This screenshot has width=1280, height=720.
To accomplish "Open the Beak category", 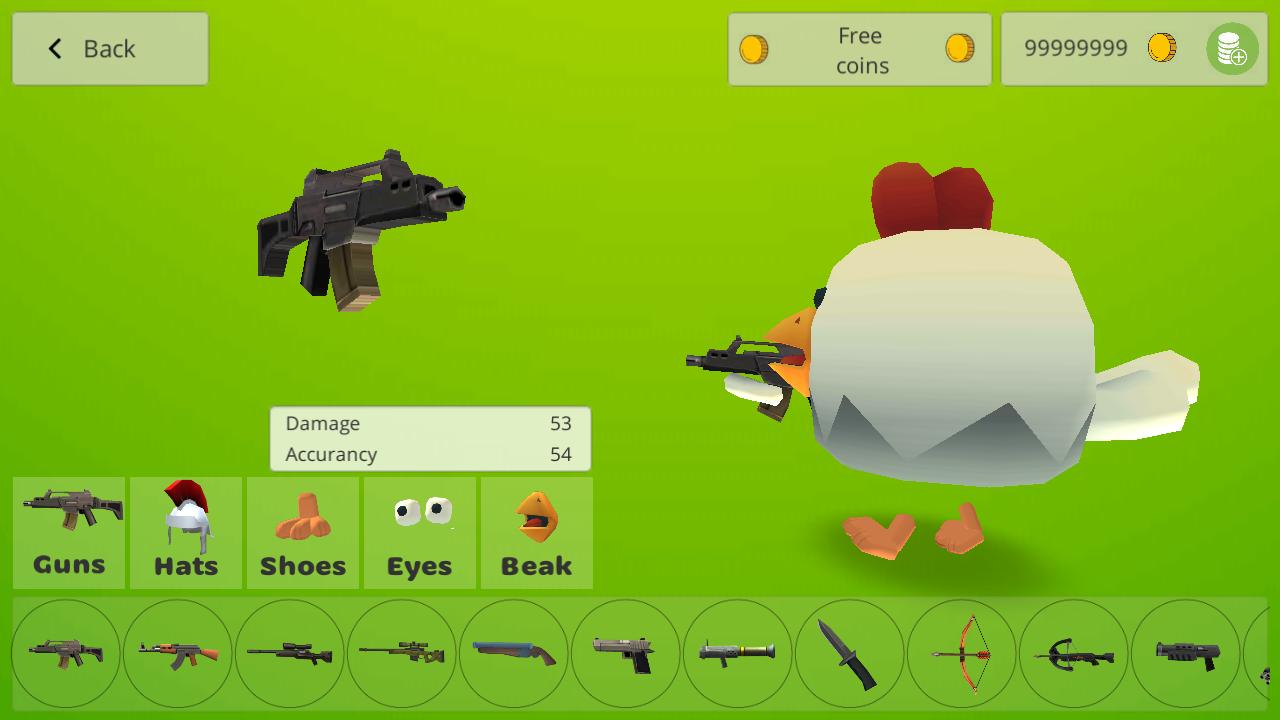I will 536,532.
